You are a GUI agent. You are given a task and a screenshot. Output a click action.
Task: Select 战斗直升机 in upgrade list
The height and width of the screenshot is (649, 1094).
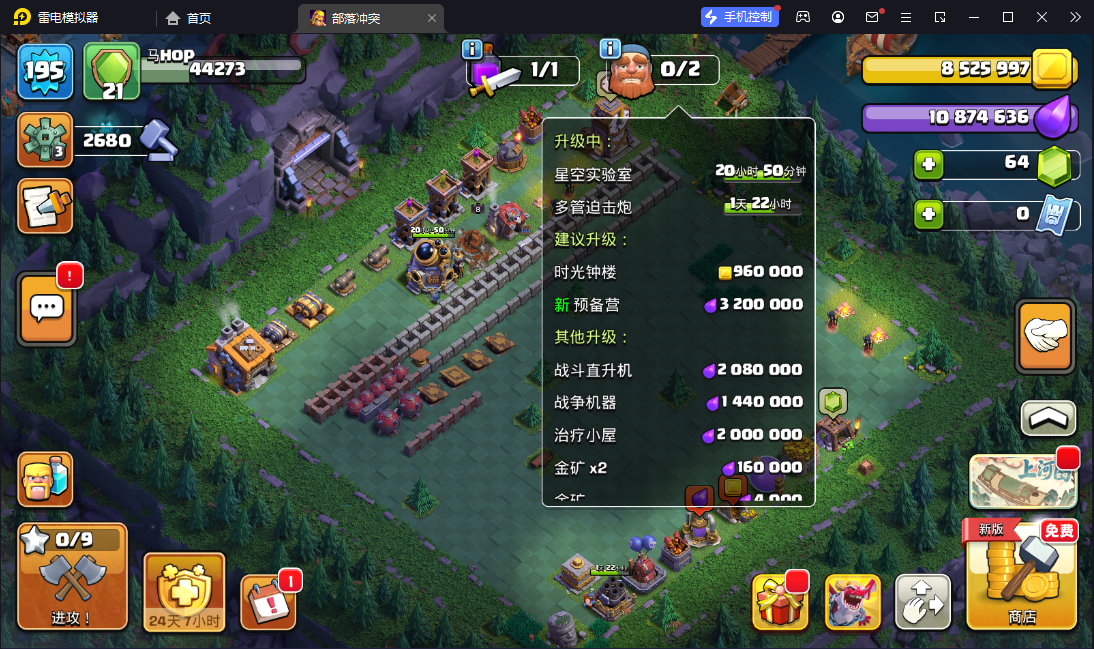(x=678, y=370)
